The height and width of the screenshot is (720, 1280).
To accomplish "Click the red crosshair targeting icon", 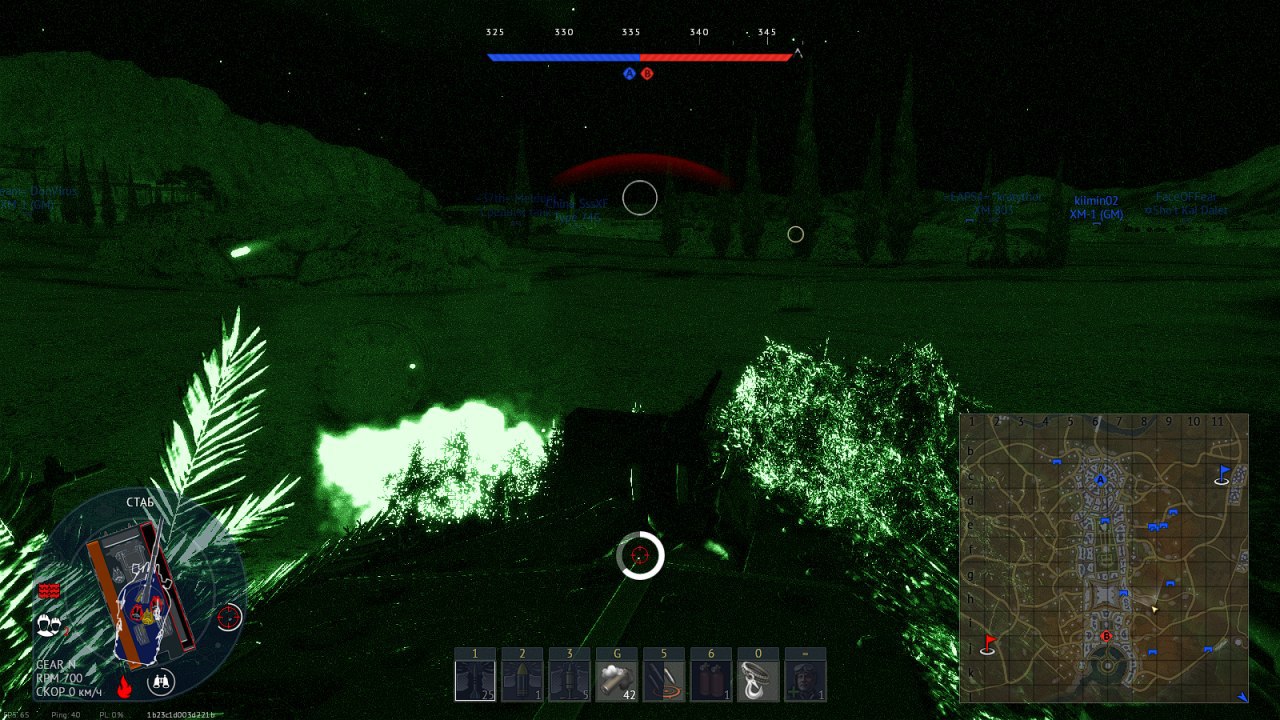I will click(x=229, y=617).
